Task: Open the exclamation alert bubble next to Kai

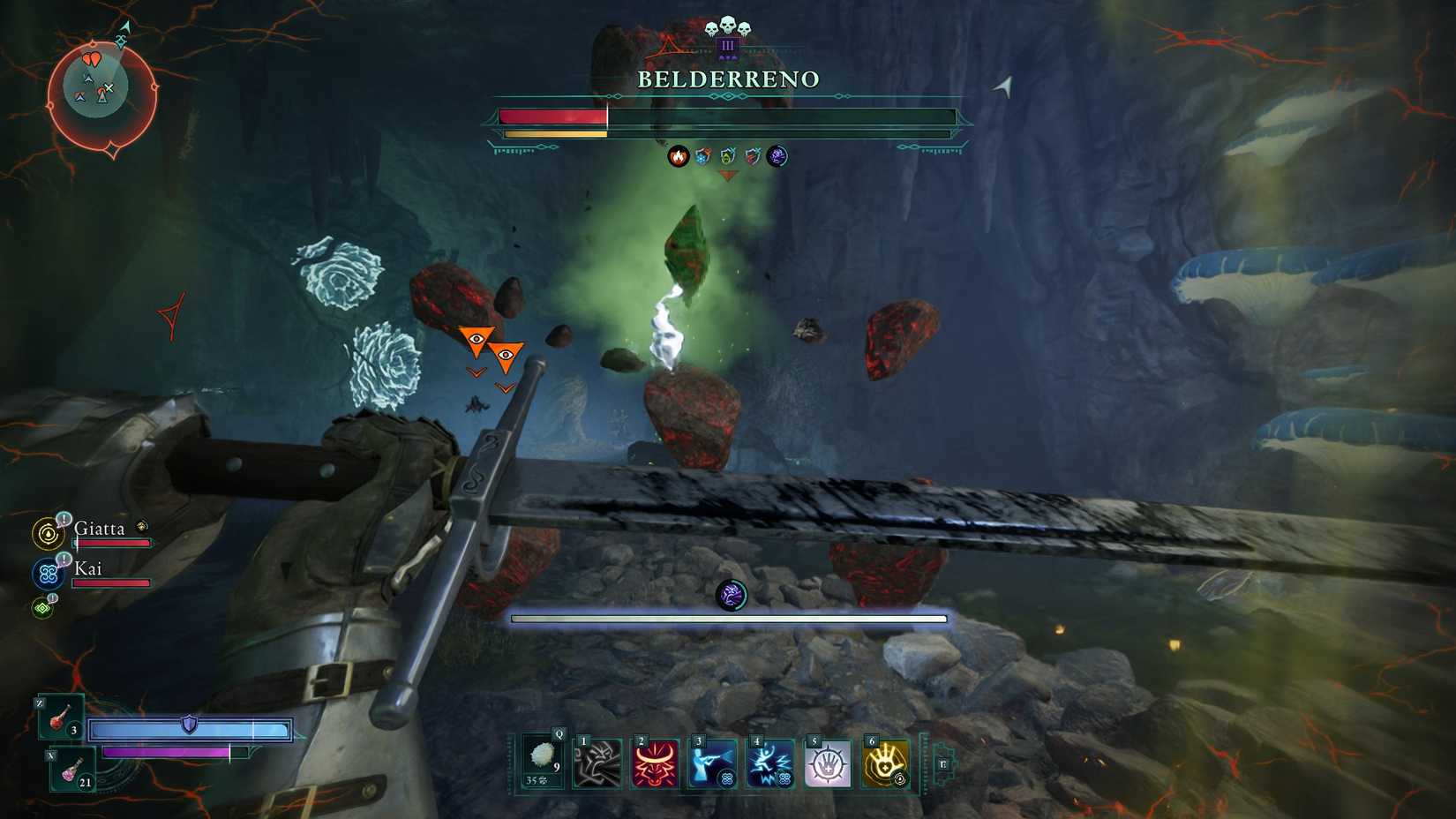Action: pos(64,560)
